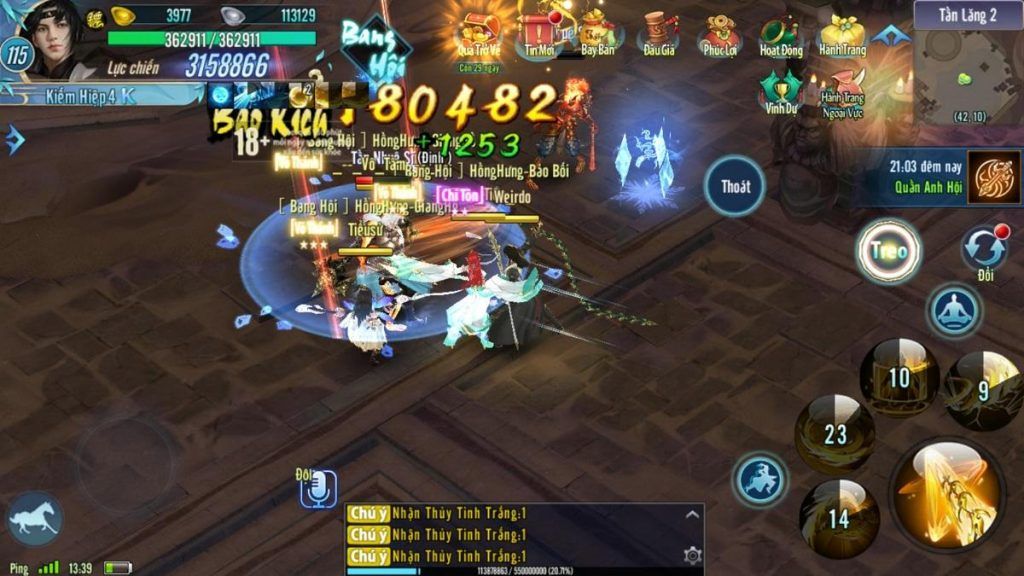Open the Hành Trang inventory bag

[x=842, y=34]
